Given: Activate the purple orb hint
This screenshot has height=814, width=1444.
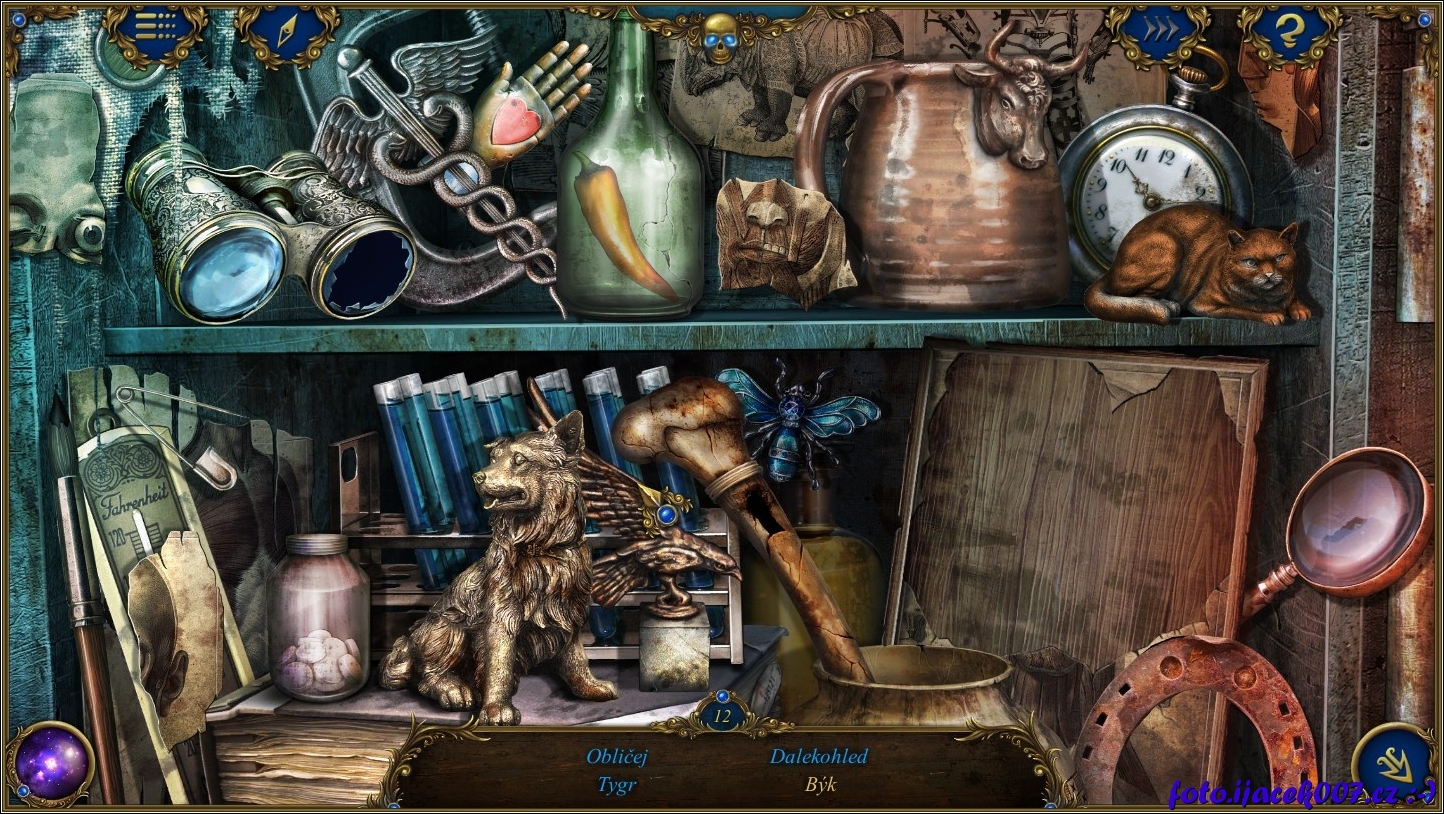Looking at the screenshot, I should (52, 764).
